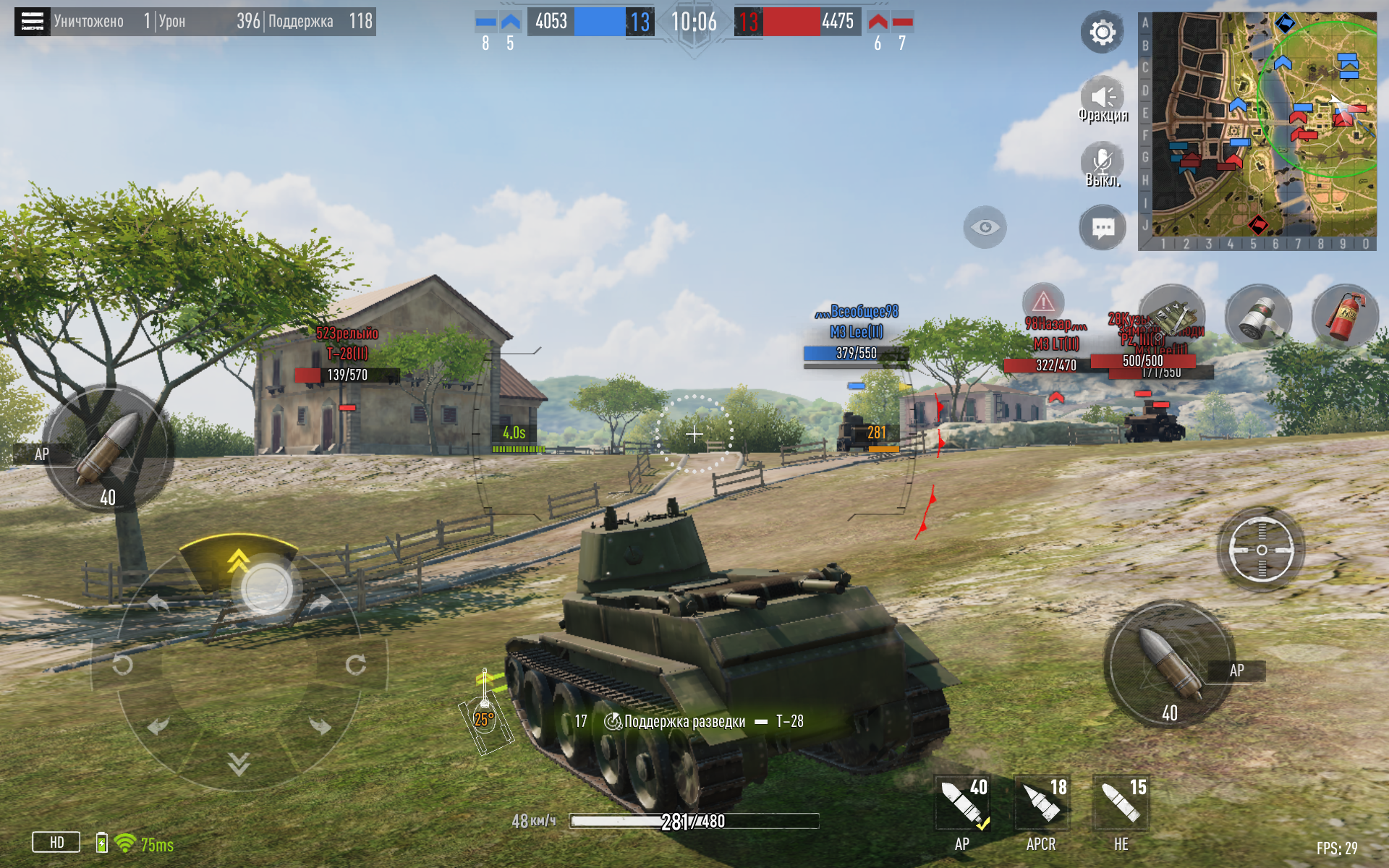1389x868 pixels.
Task: Open the gear settings button
Action: (x=1102, y=33)
